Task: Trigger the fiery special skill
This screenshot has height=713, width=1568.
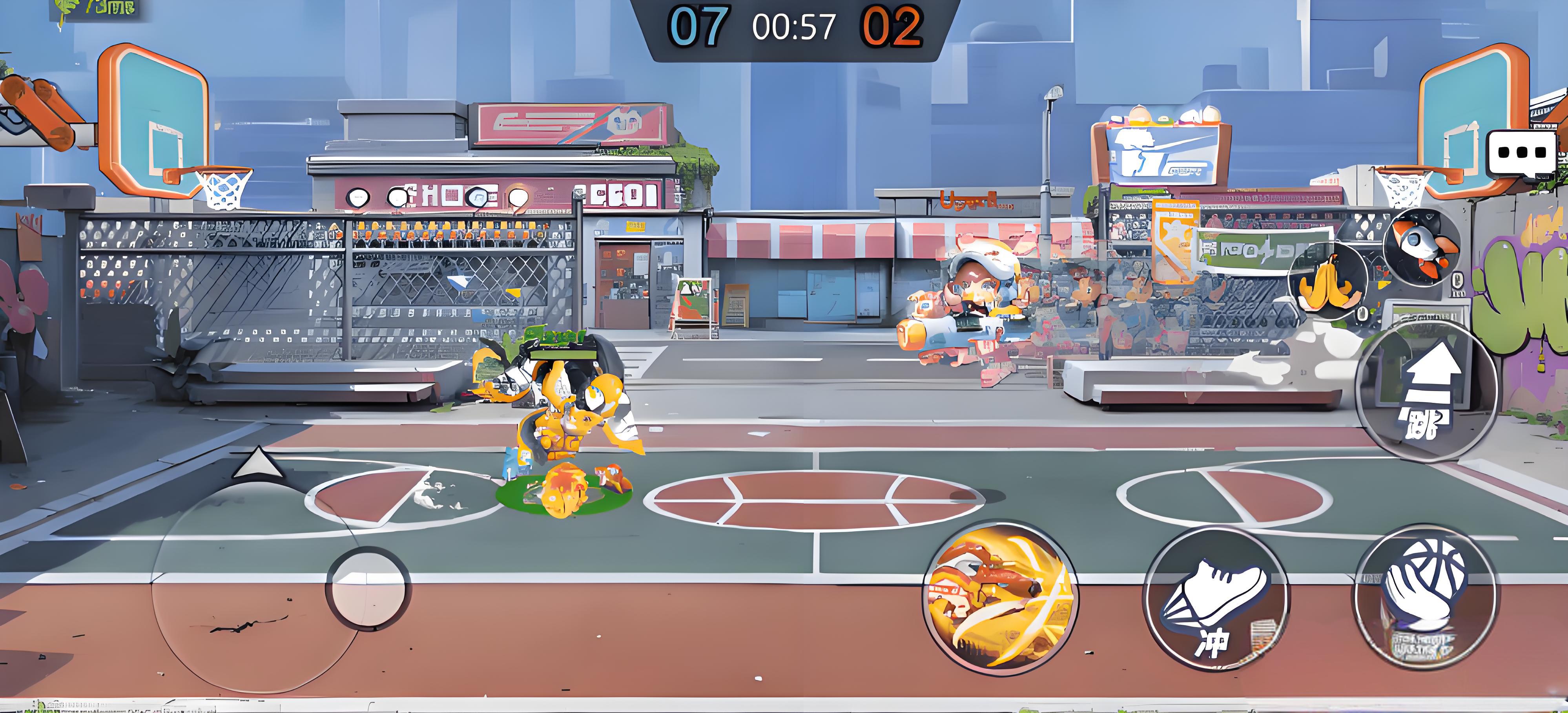Action: point(999,597)
